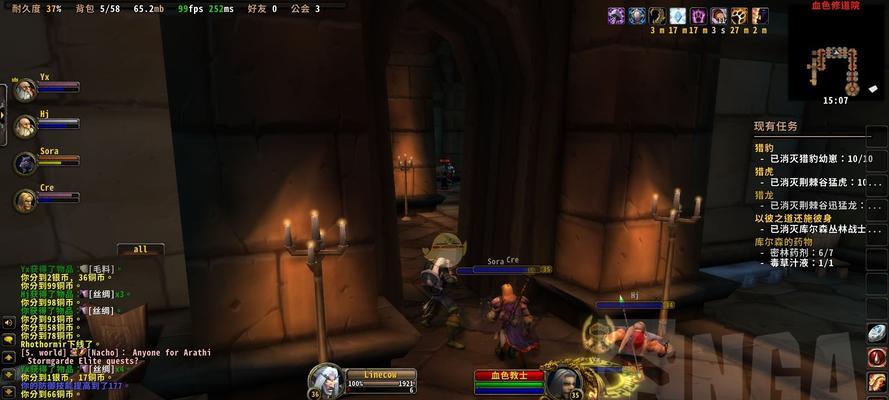Click Linecow's player portrait
This screenshot has height=400, width=889.
(324, 381)
